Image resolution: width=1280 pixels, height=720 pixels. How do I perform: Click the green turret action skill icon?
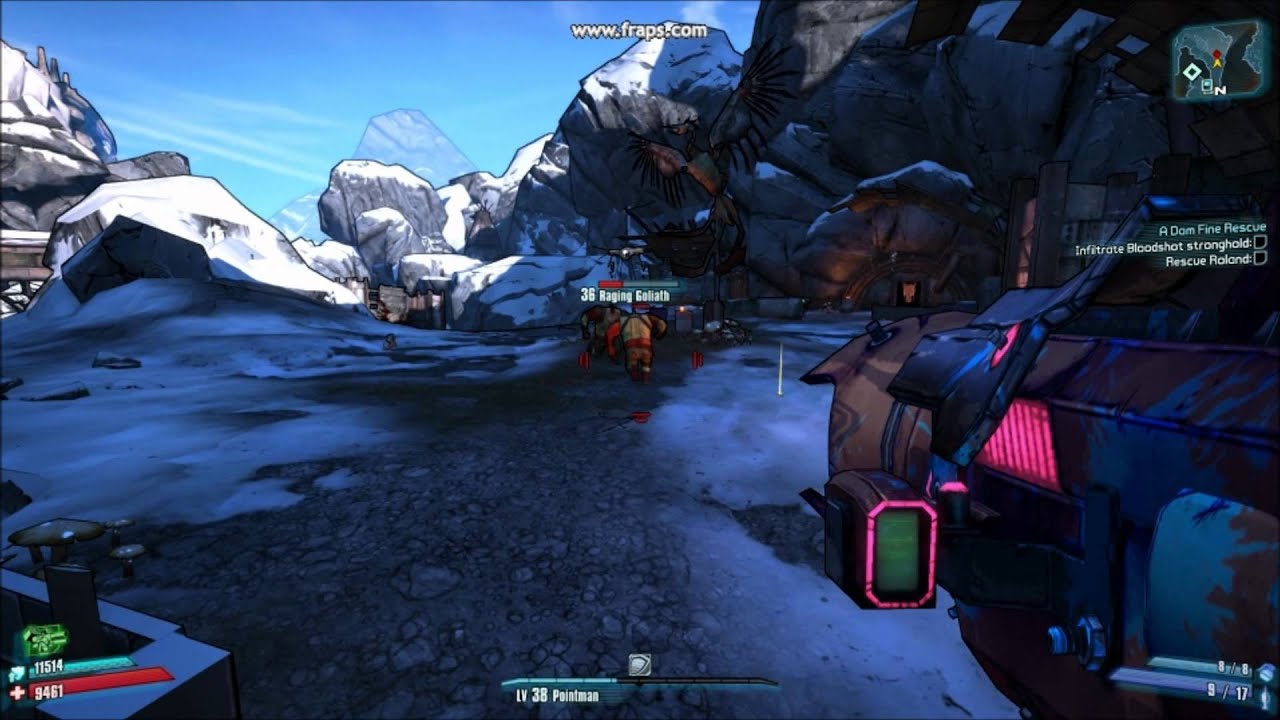[44, 641]
